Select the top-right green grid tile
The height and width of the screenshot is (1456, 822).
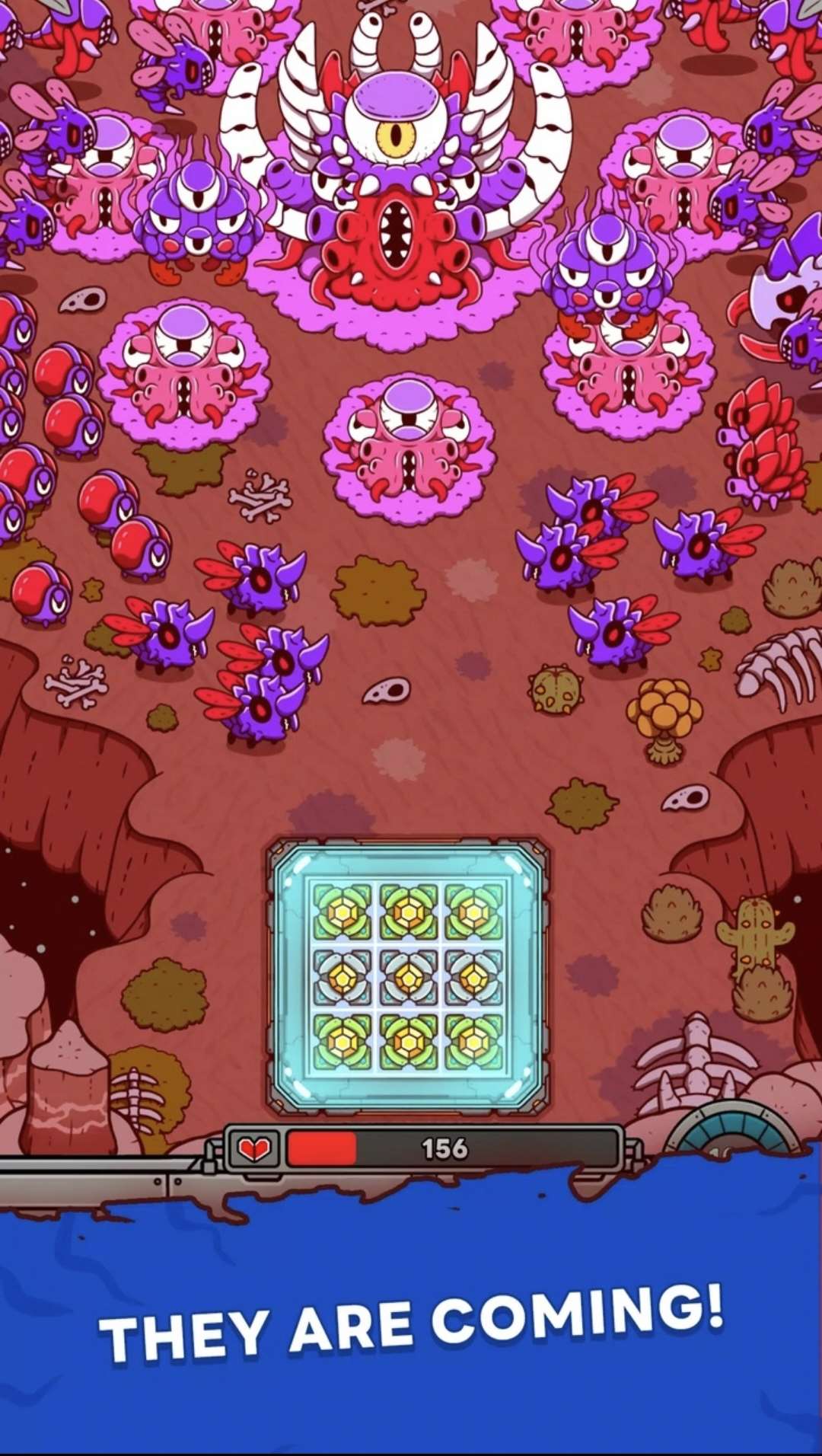(x=473, y=912)
